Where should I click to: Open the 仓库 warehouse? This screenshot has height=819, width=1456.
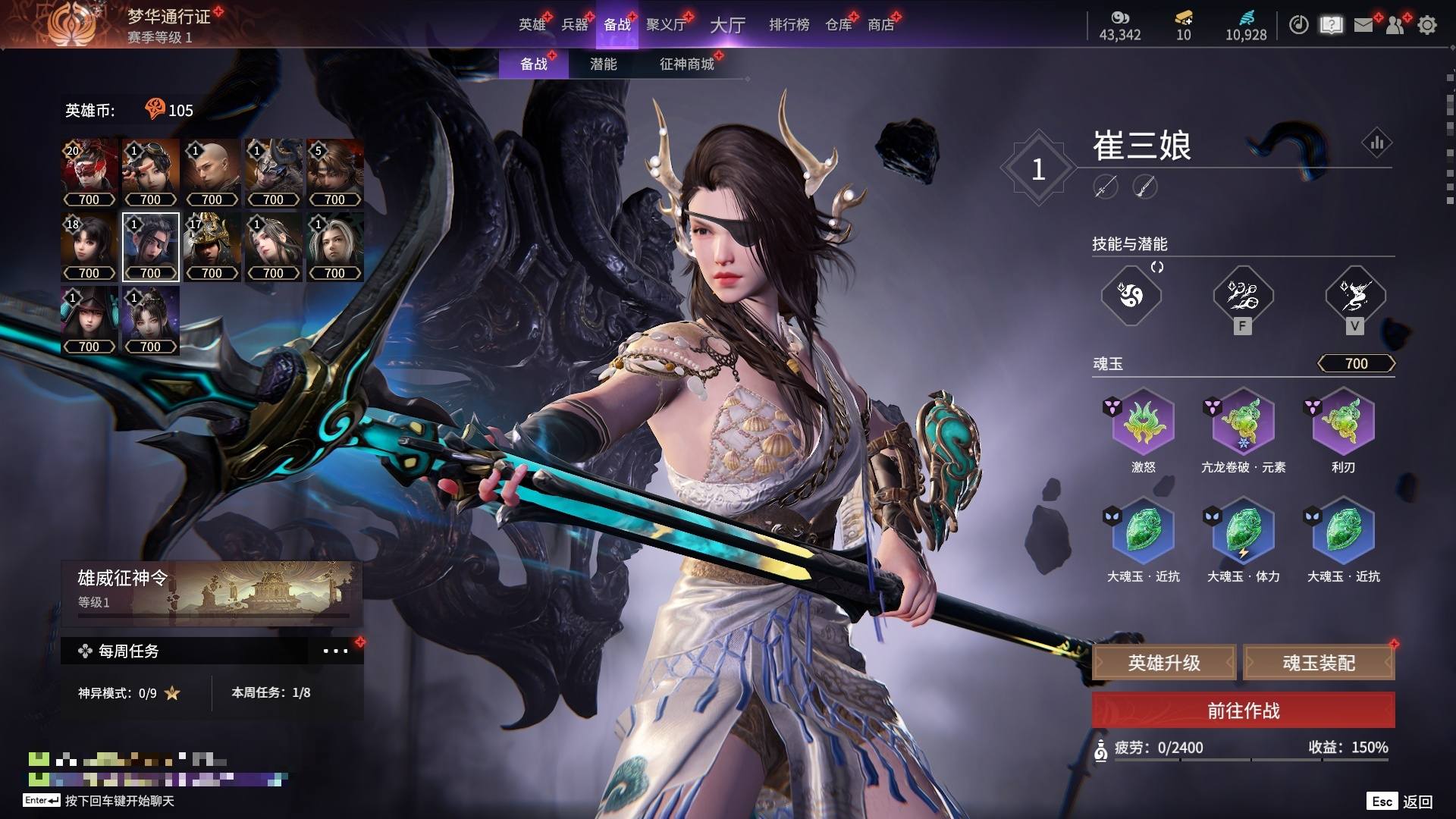839,24
